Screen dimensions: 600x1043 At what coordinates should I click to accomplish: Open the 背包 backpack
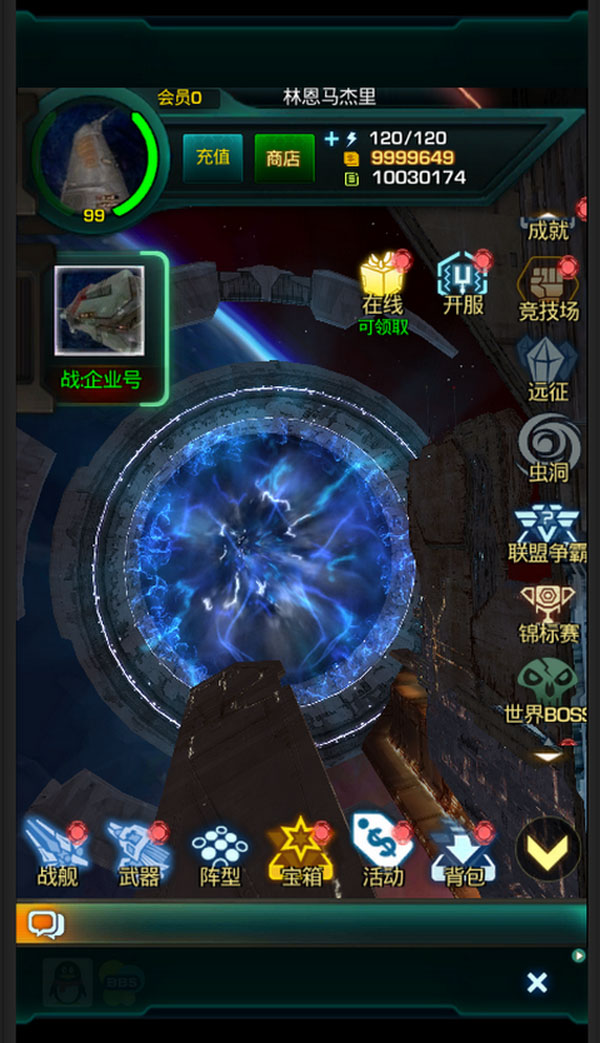click(x=464, y=853)
